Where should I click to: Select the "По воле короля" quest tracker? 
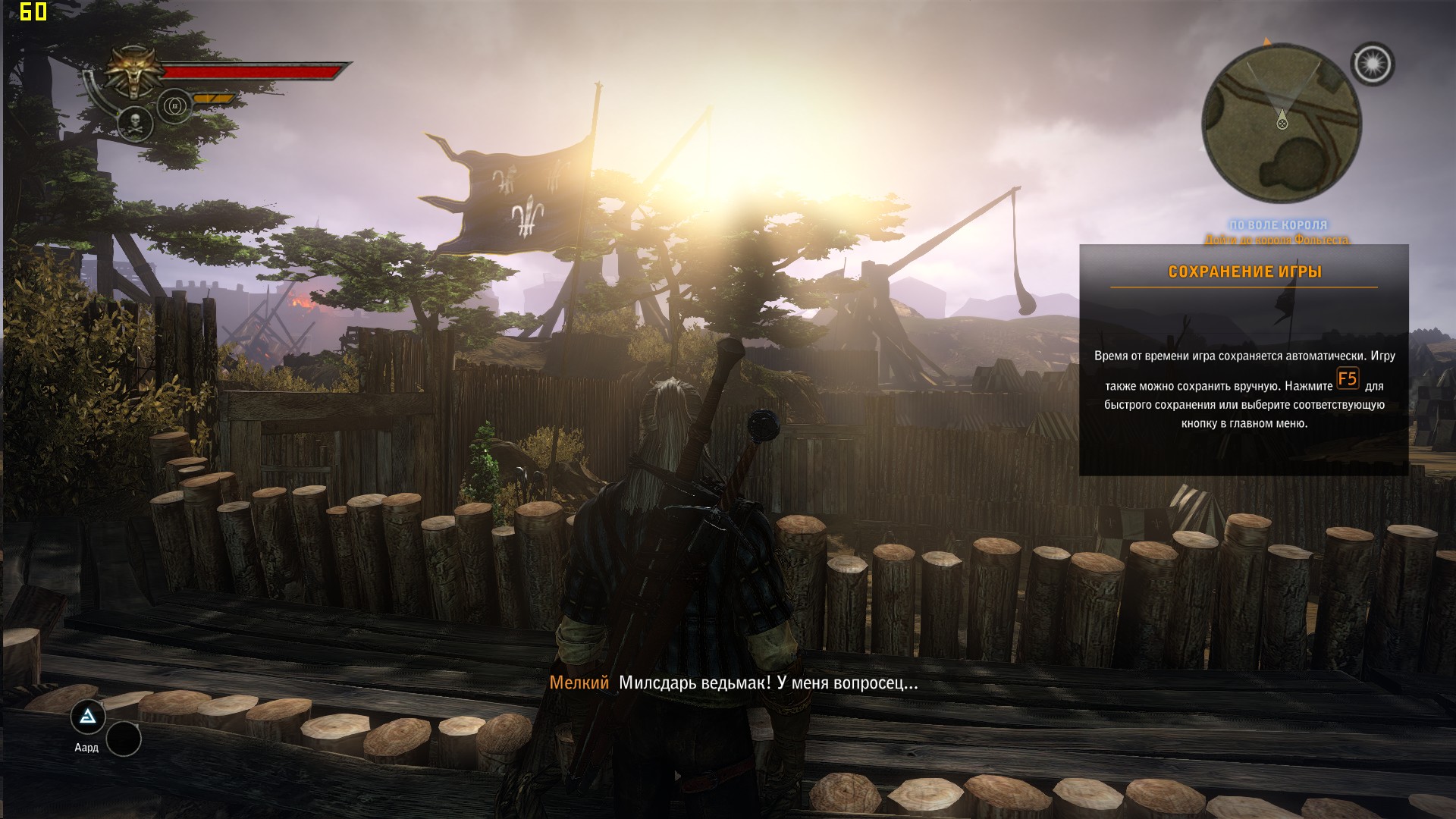coord(1278,225)
